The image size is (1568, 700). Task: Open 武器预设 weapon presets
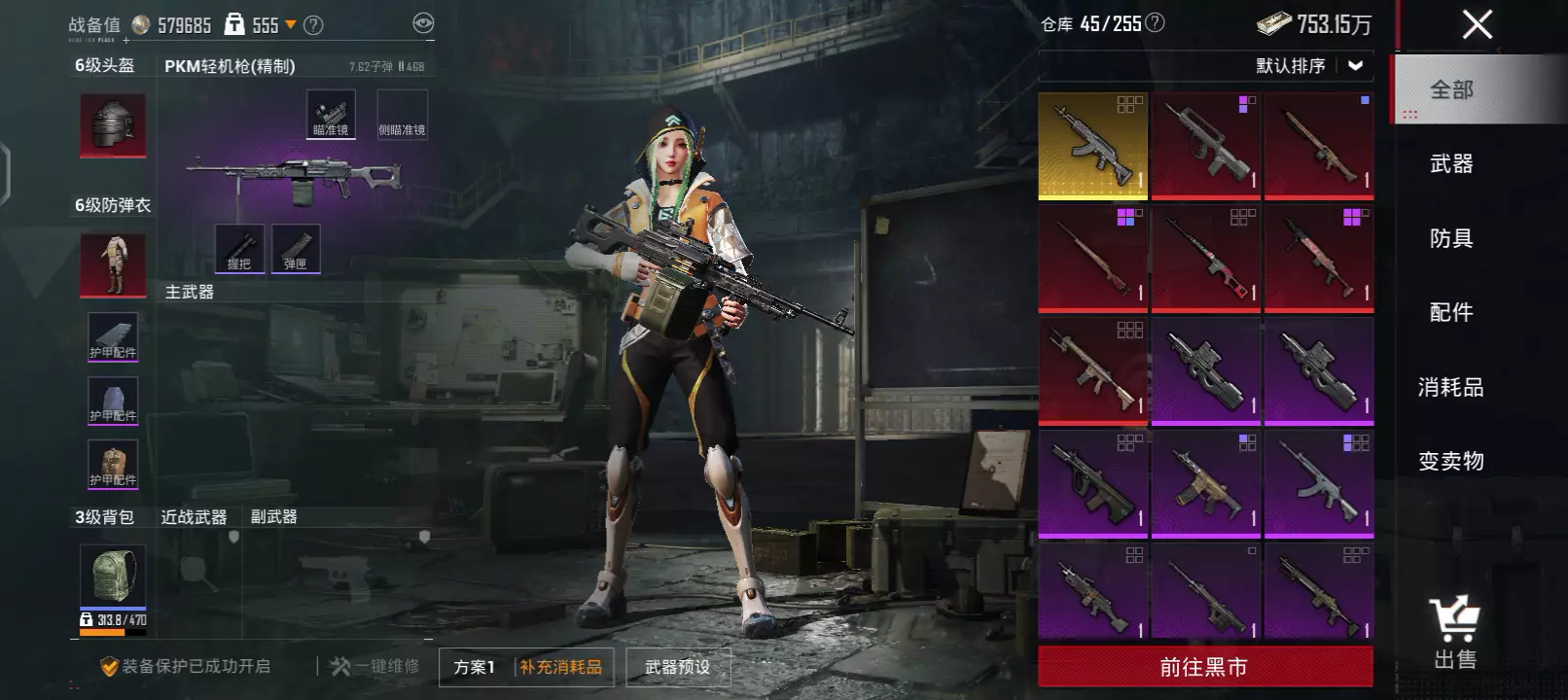point(678,667)
